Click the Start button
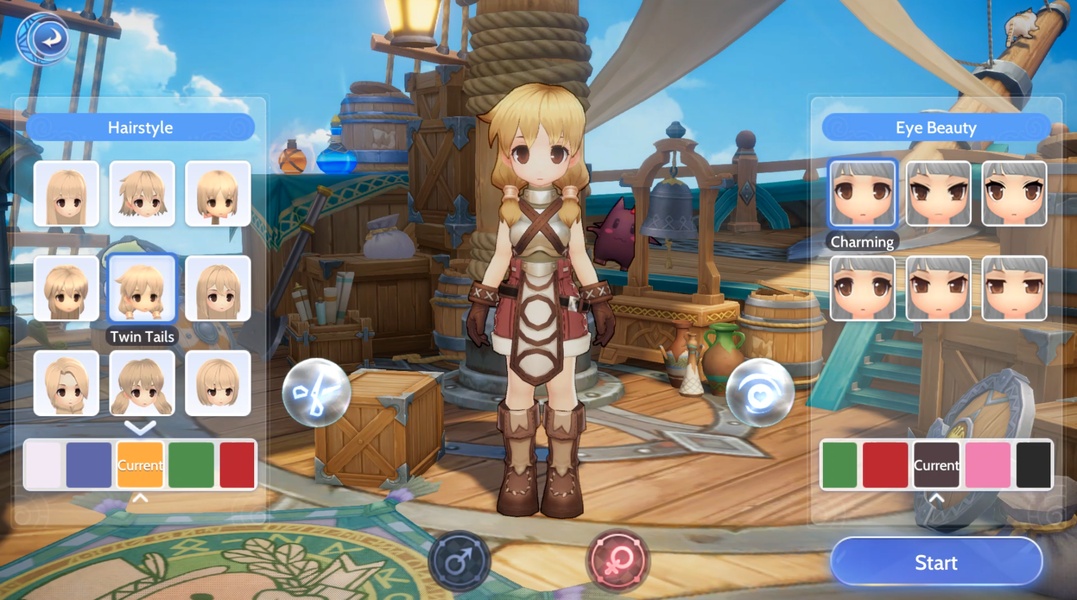1077x600 pixels. click(936, 563)
